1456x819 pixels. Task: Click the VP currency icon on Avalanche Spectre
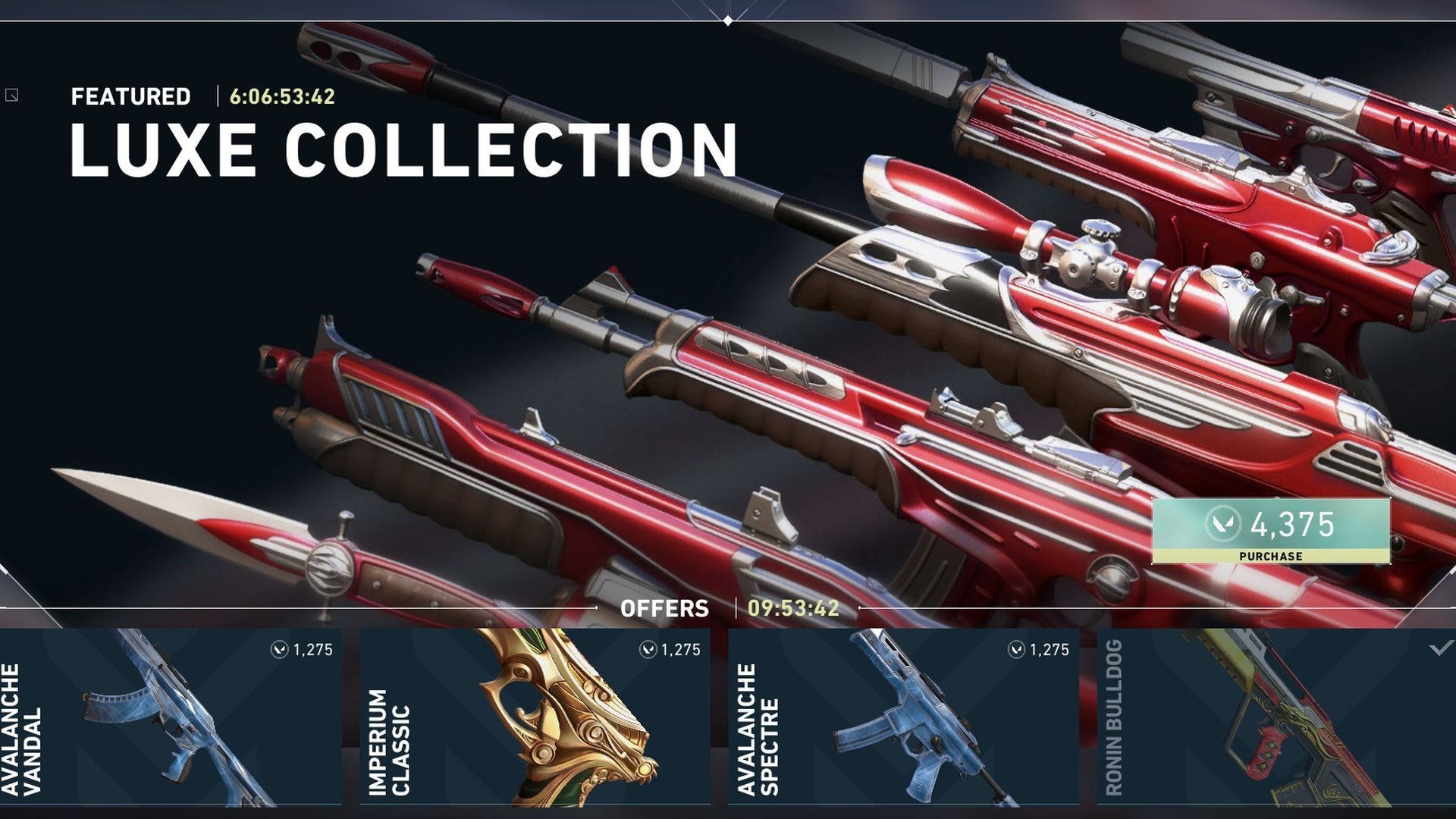click(x=1016, y=649)
